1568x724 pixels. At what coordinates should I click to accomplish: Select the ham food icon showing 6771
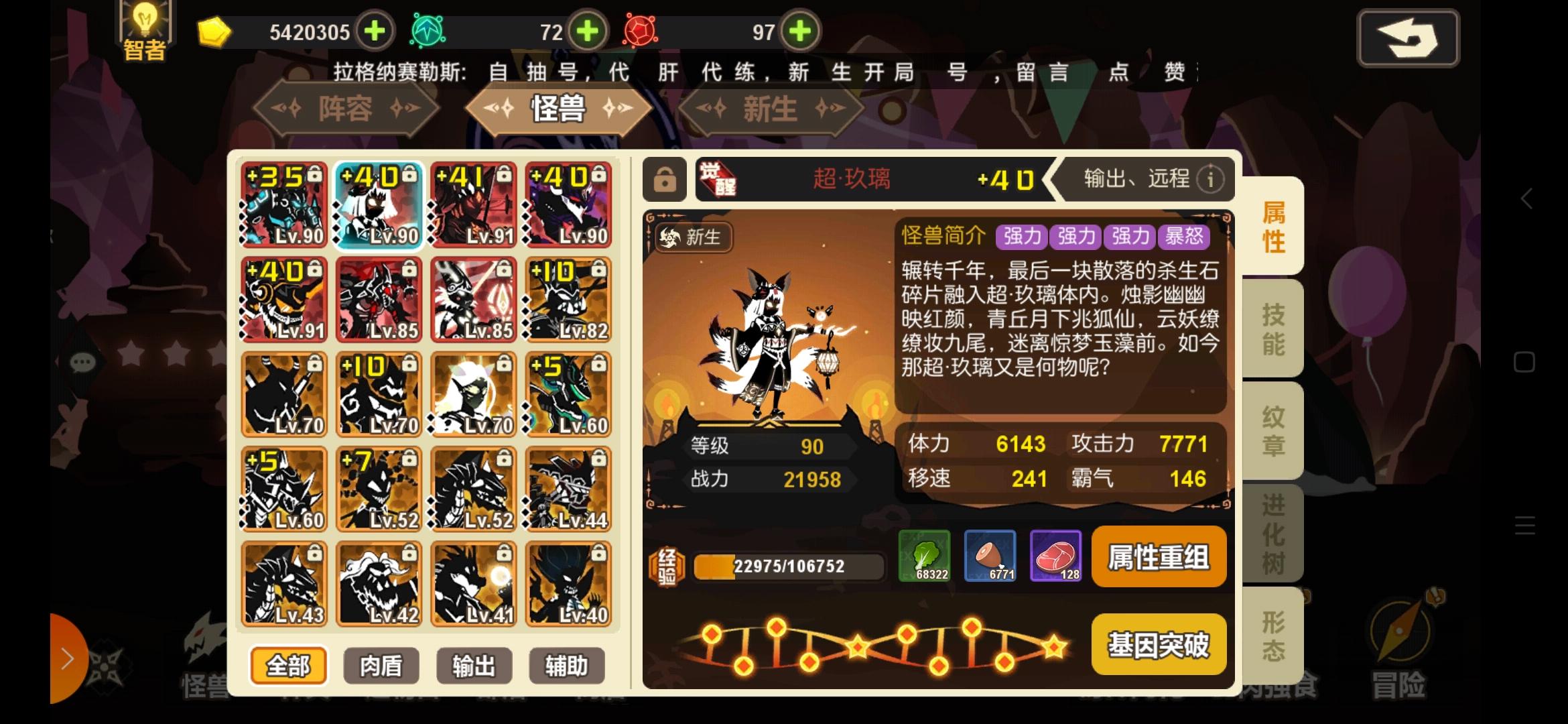coord(990,556)
